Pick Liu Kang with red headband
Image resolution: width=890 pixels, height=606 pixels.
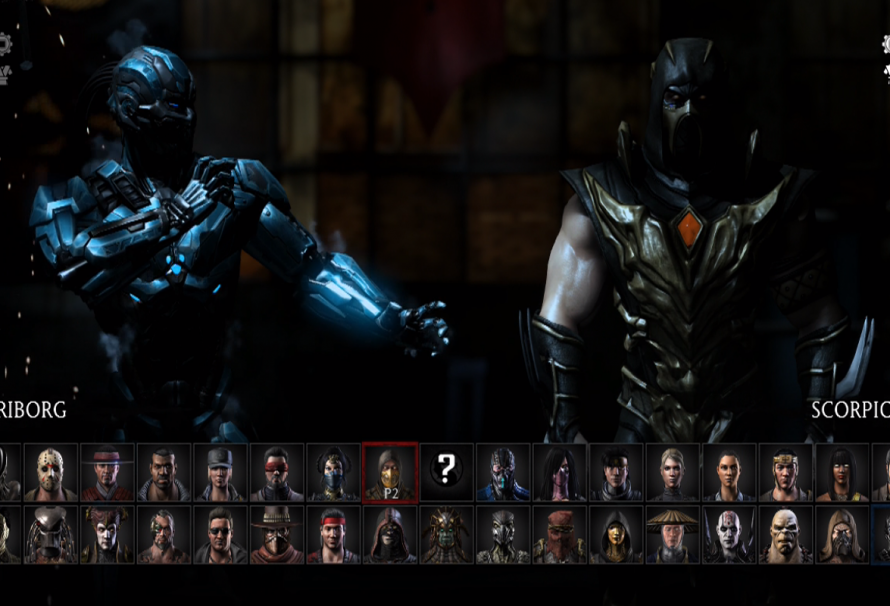click(333, 535)
